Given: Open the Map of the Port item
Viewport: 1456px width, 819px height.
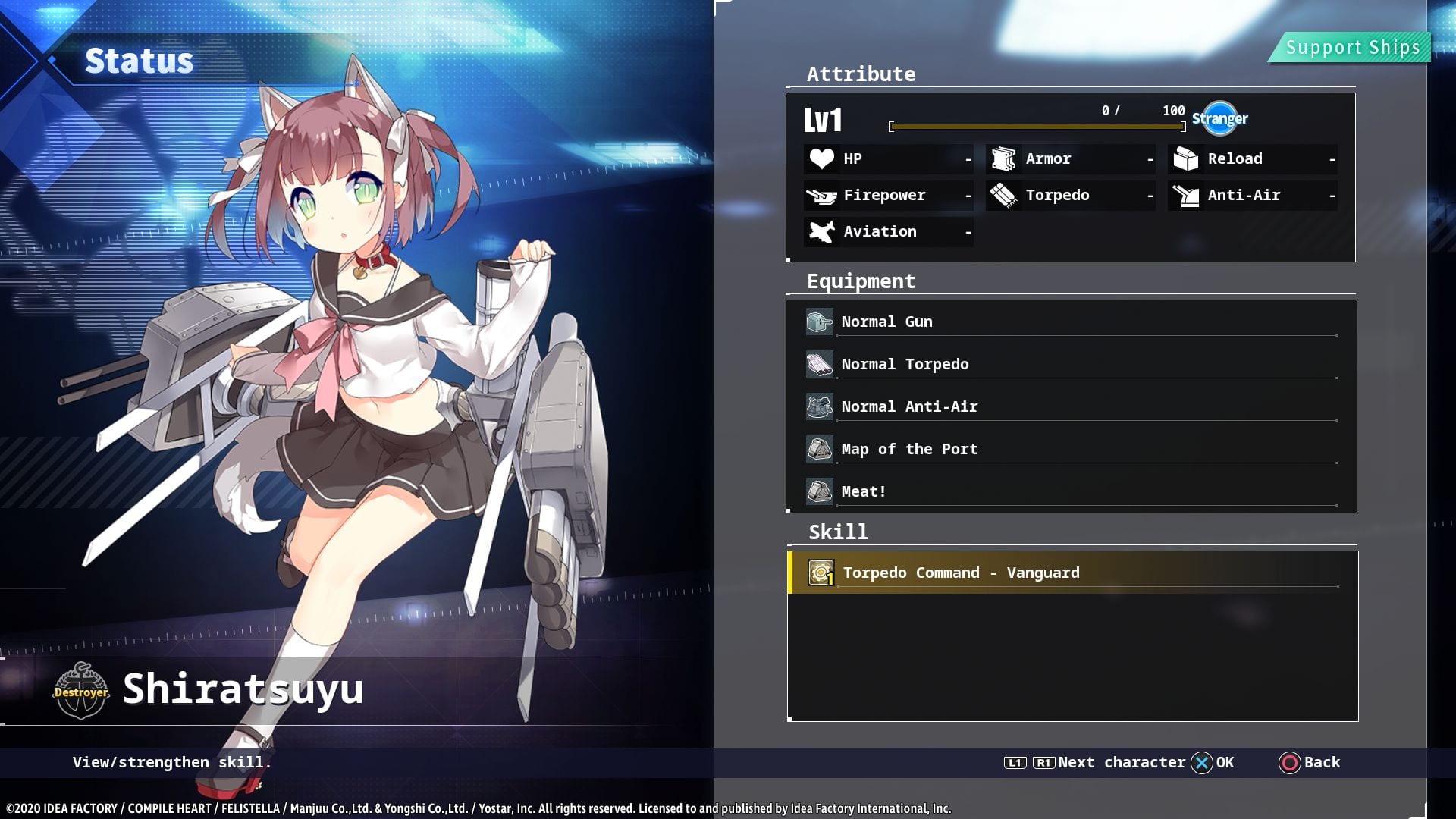Looking at the screenshot, I should [x=1069, y=450].
